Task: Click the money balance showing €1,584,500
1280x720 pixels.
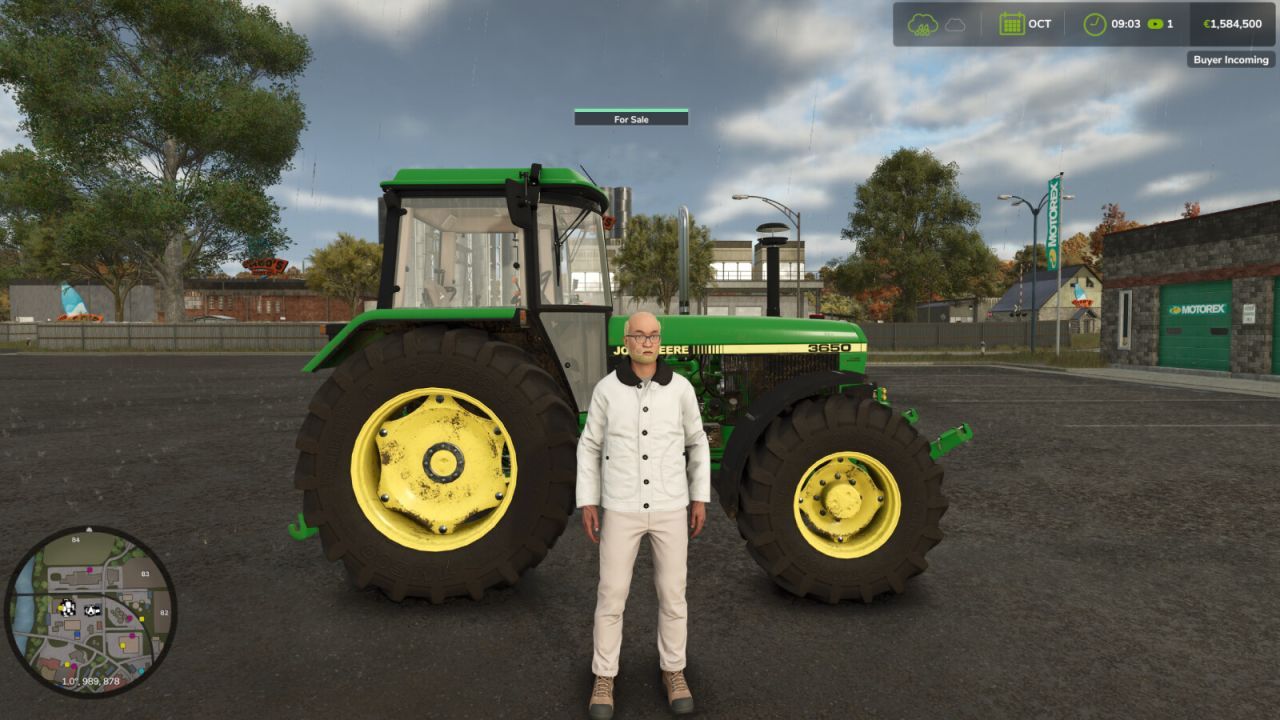Action: click(1231, 23)
